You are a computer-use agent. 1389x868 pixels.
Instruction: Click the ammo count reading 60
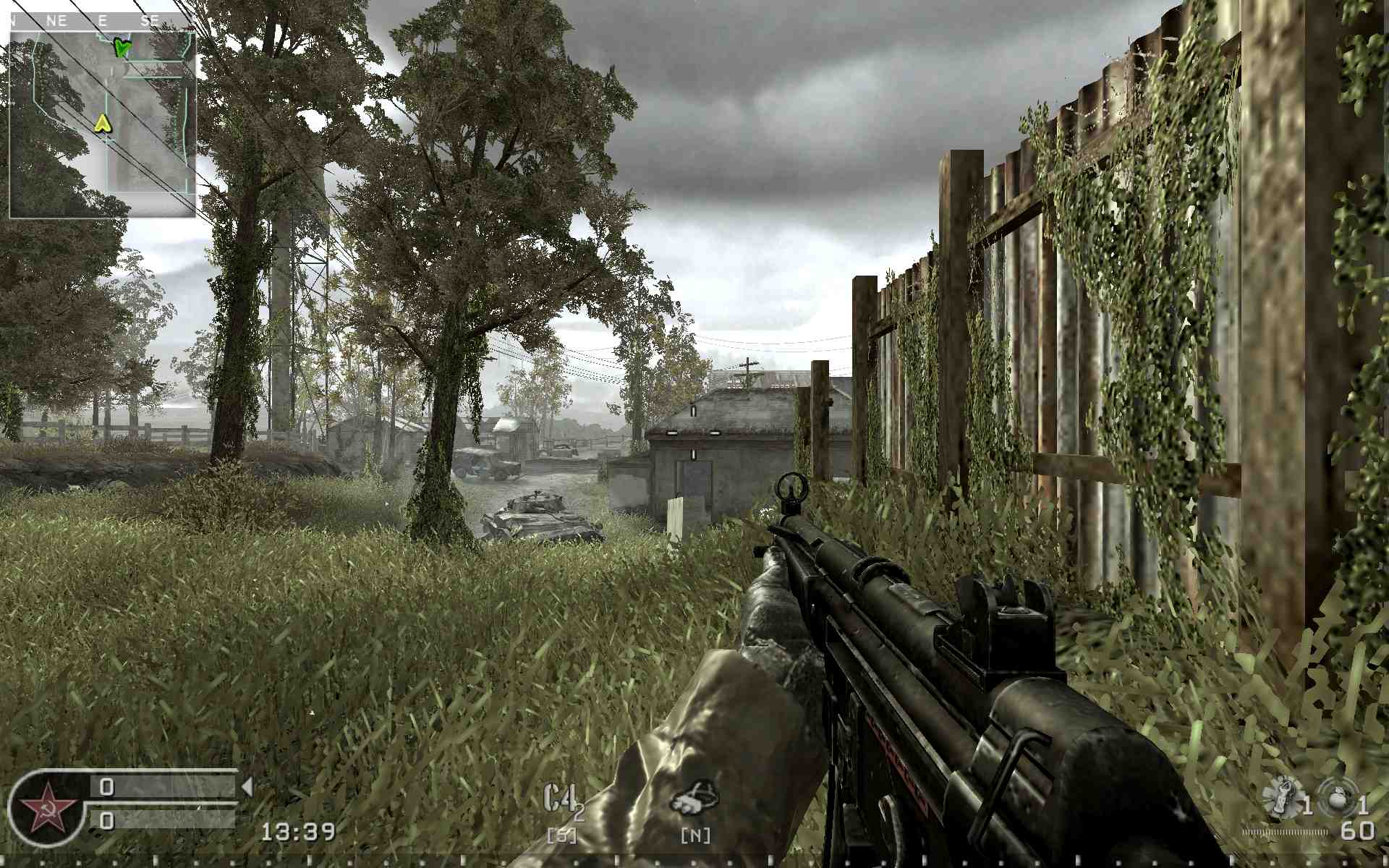[1356, 831]
